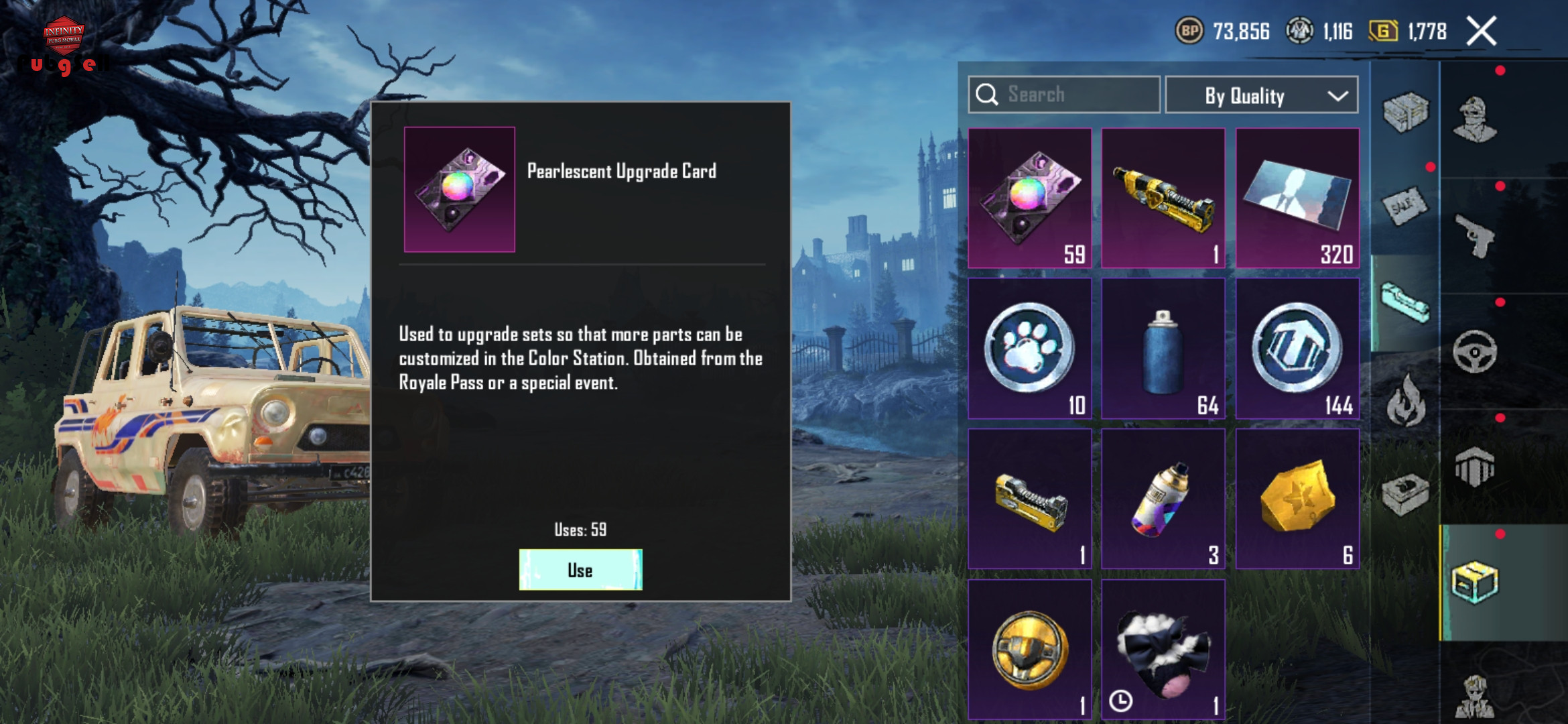Image resolution: width=1568 pixels, height=724 pixels.
Task: Choose the colorful paint spray can
Action: pyautogui.click(x=1163, y=499)
